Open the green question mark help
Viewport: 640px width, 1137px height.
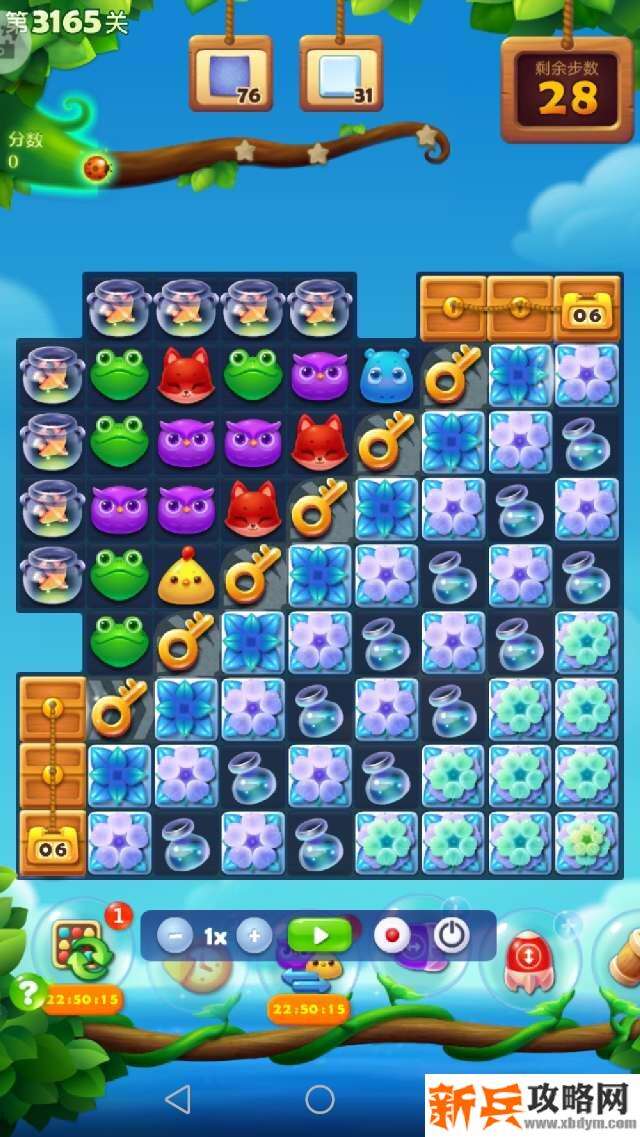(x=27, y=991)
